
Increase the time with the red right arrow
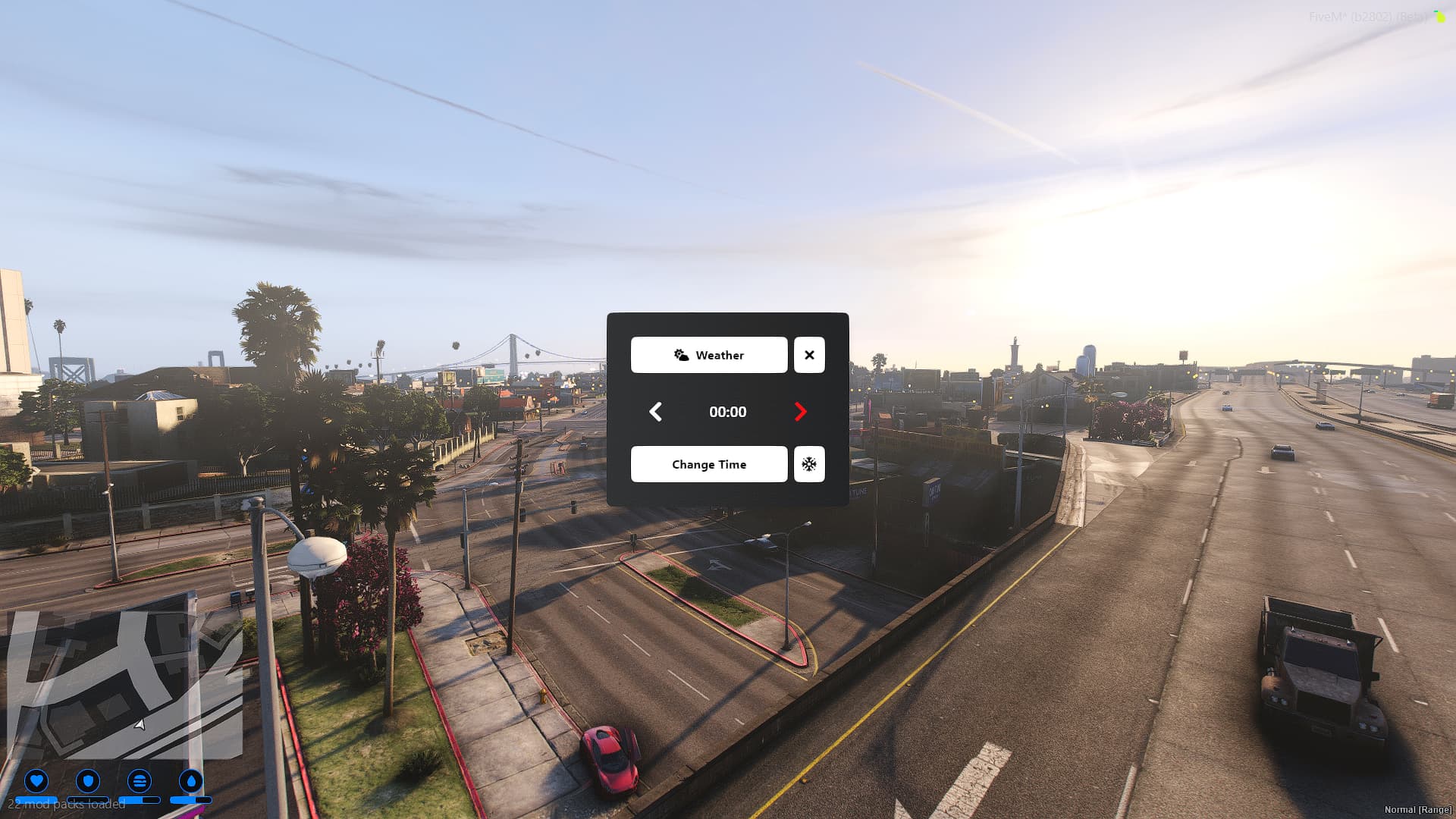pyautogui.click(x=800, y=412)
